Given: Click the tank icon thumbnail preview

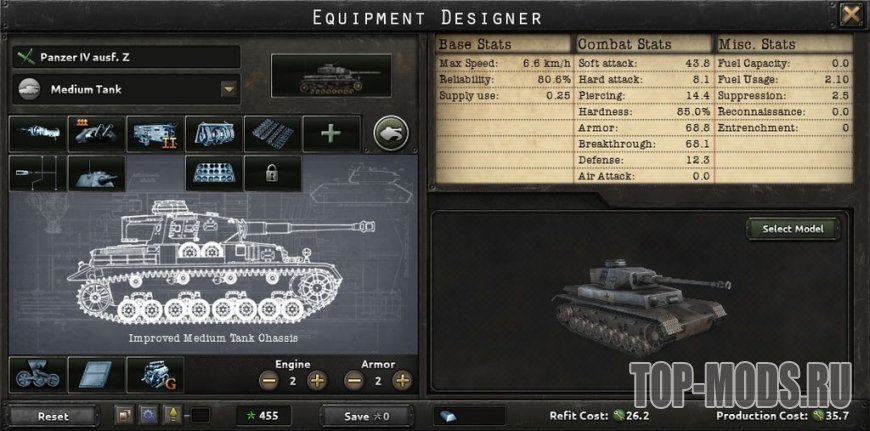Looking at the screenshot, I should pyautogui.click(x=331, y=76).
